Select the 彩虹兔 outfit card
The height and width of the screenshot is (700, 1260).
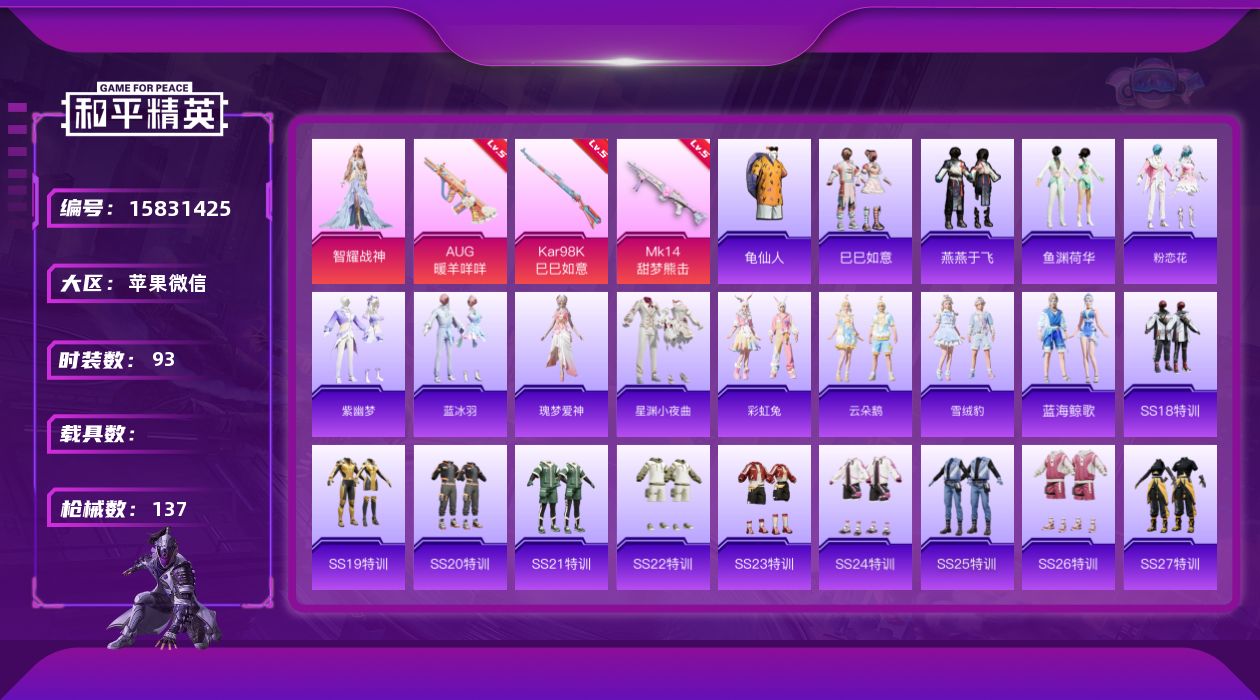[x=764, y=364]
